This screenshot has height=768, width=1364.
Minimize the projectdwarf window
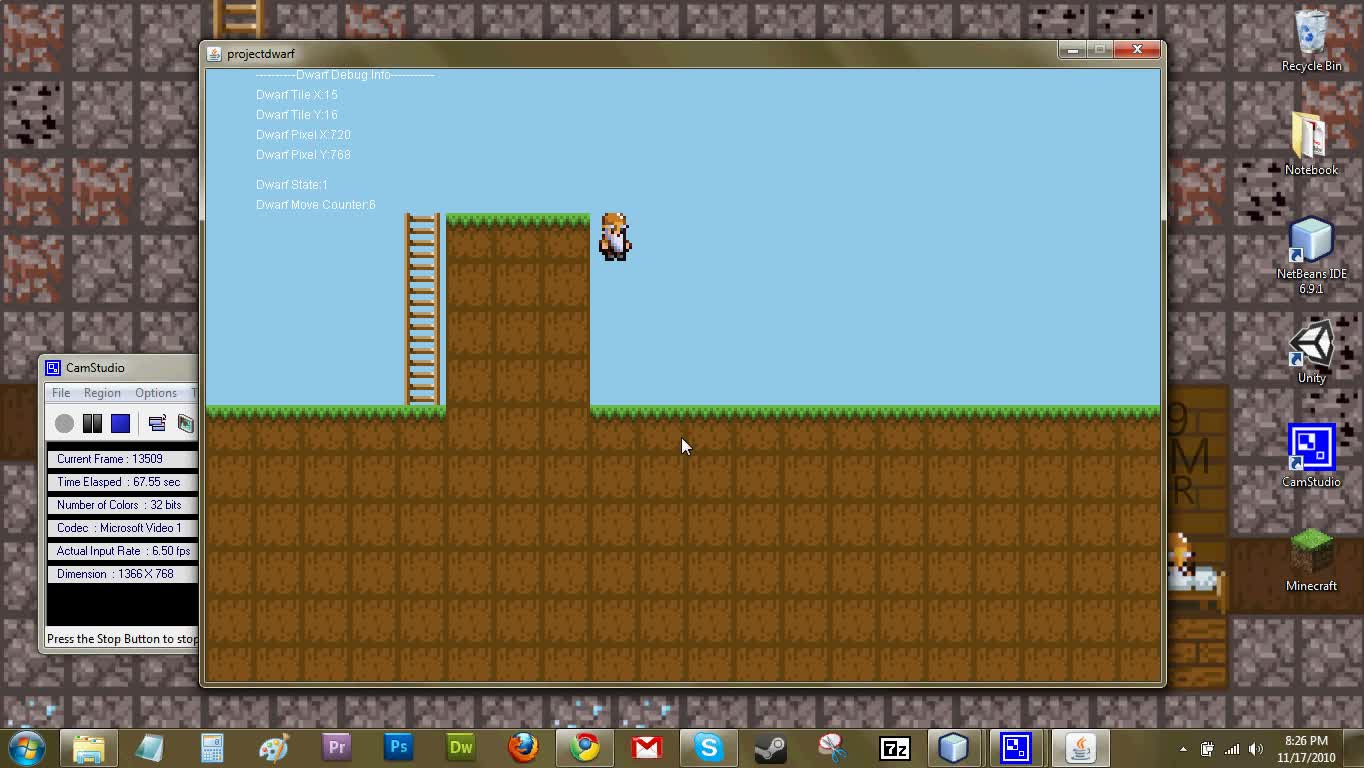coord(1073,50)
